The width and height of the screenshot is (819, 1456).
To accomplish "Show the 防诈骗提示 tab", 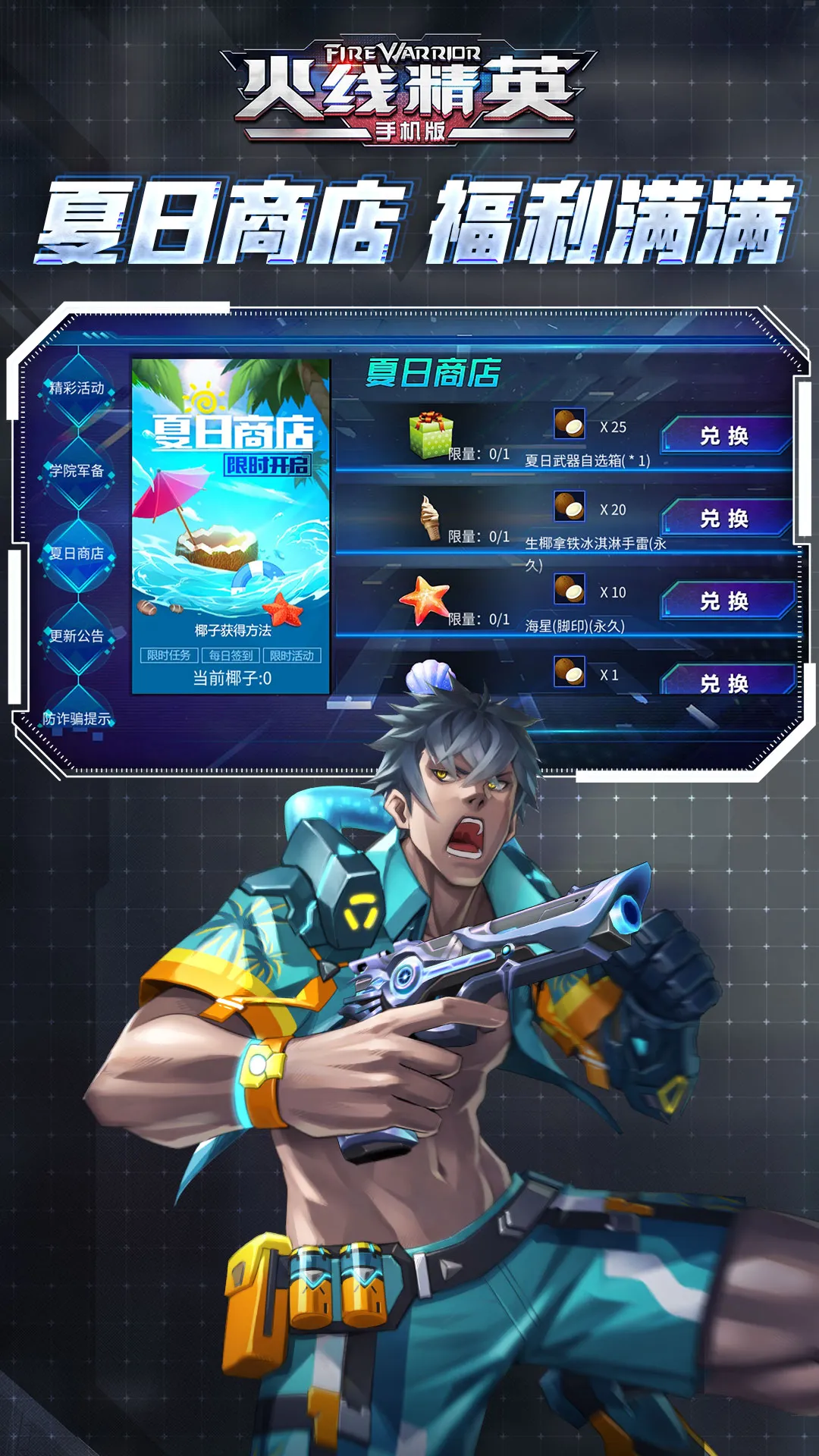I will (77, 718).
